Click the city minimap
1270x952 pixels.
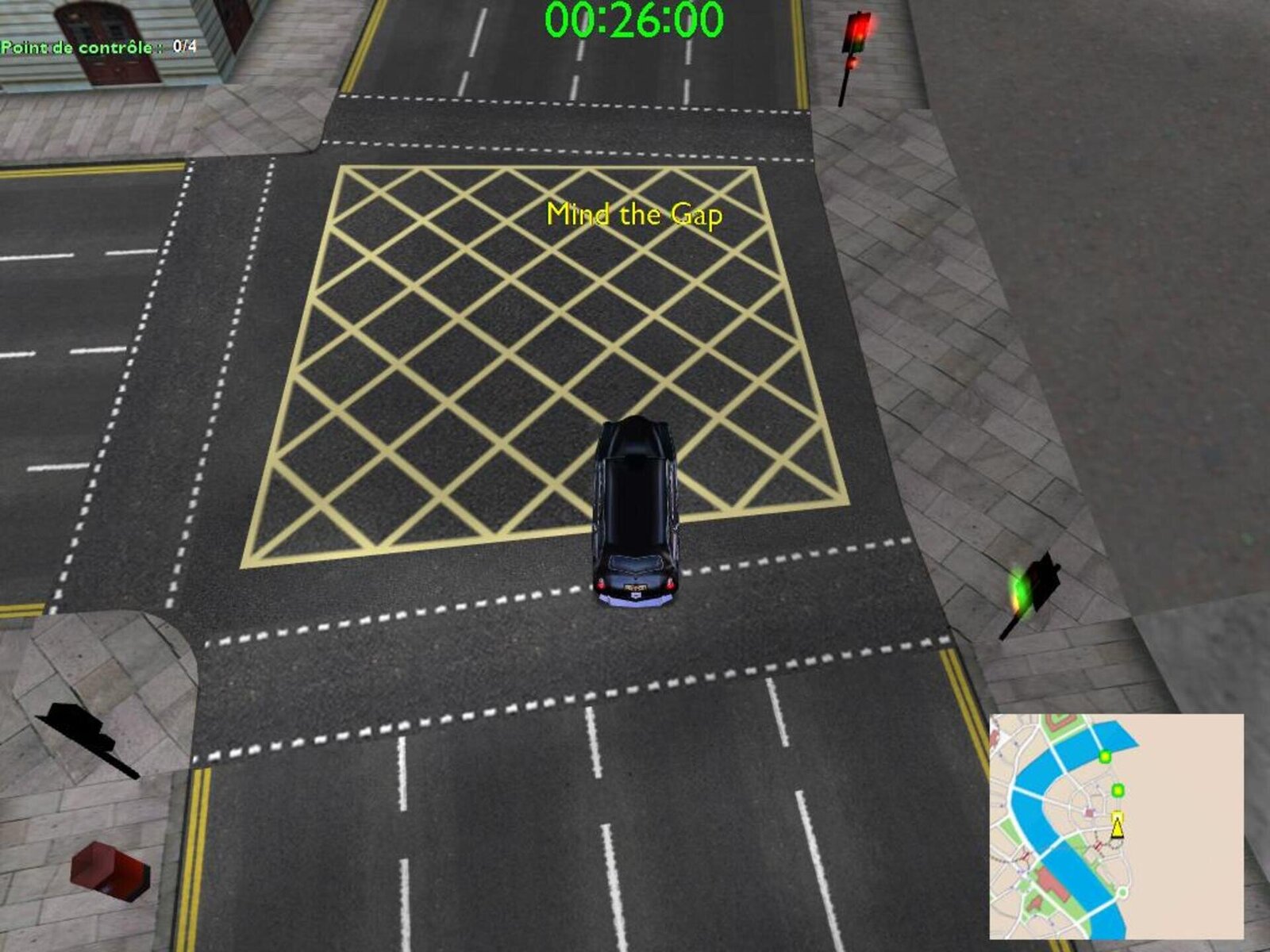click(1116, 826)
